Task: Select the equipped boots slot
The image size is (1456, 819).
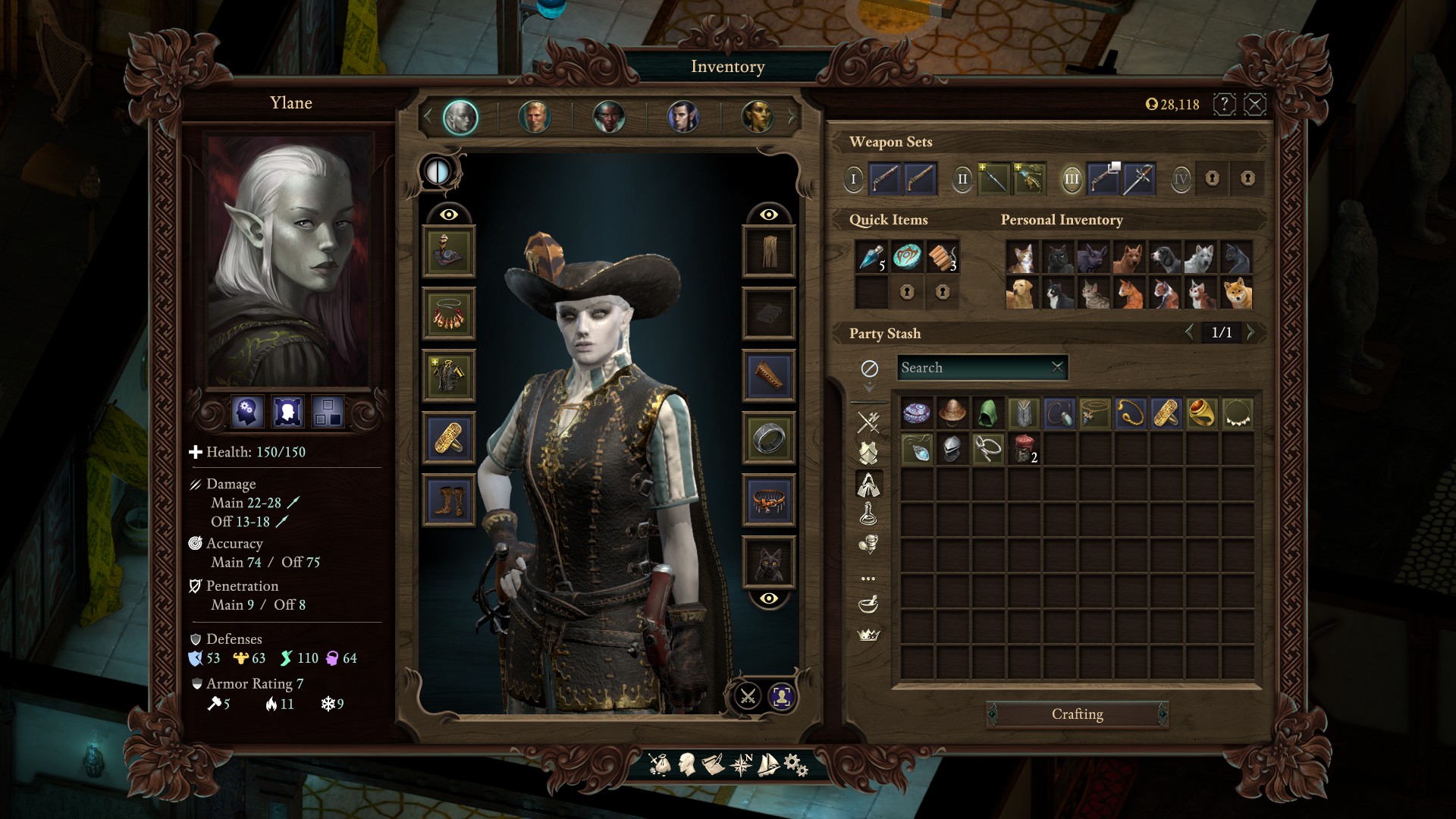Action: (x=449, y=500)
